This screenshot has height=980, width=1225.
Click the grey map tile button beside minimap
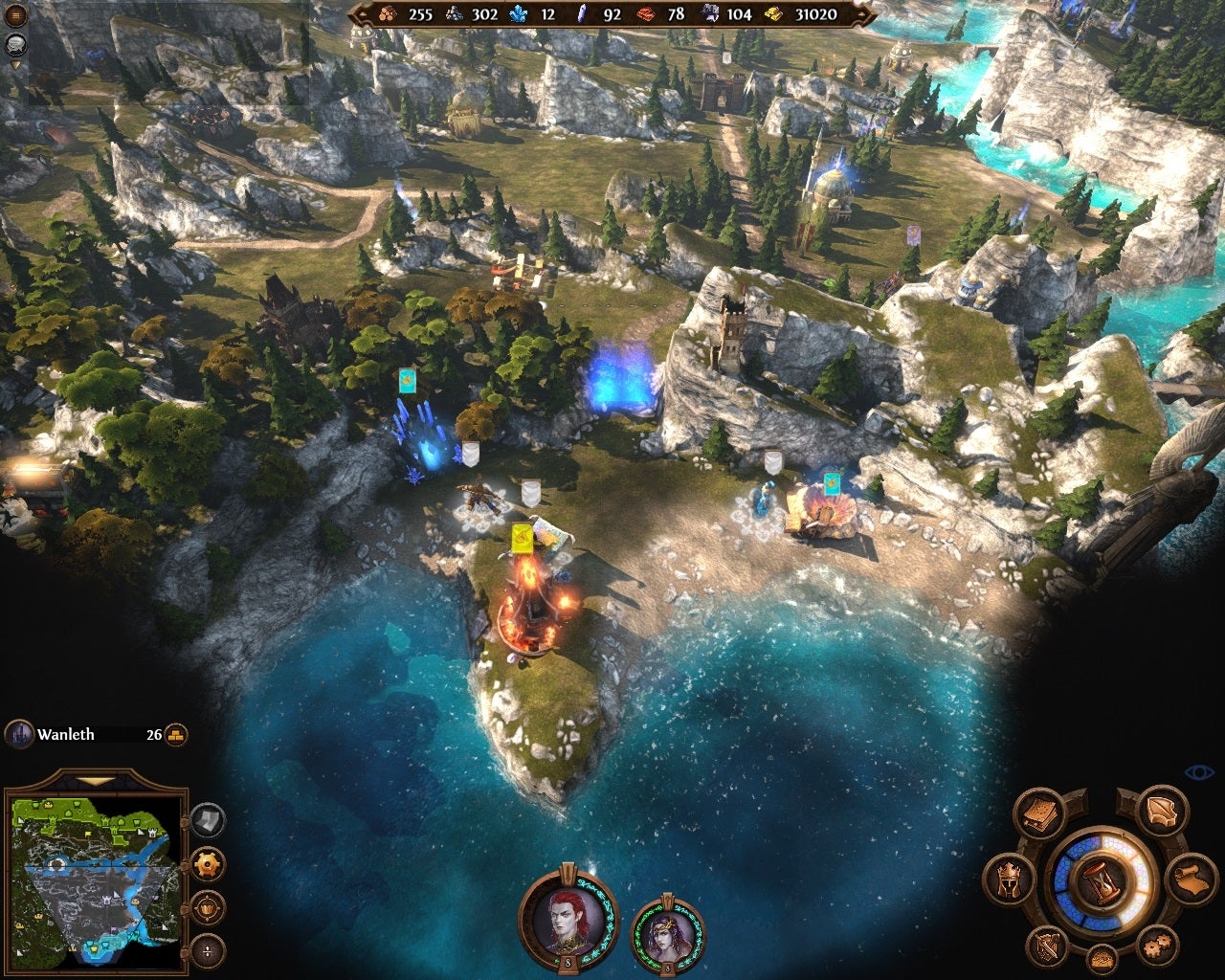coord(208,820)
